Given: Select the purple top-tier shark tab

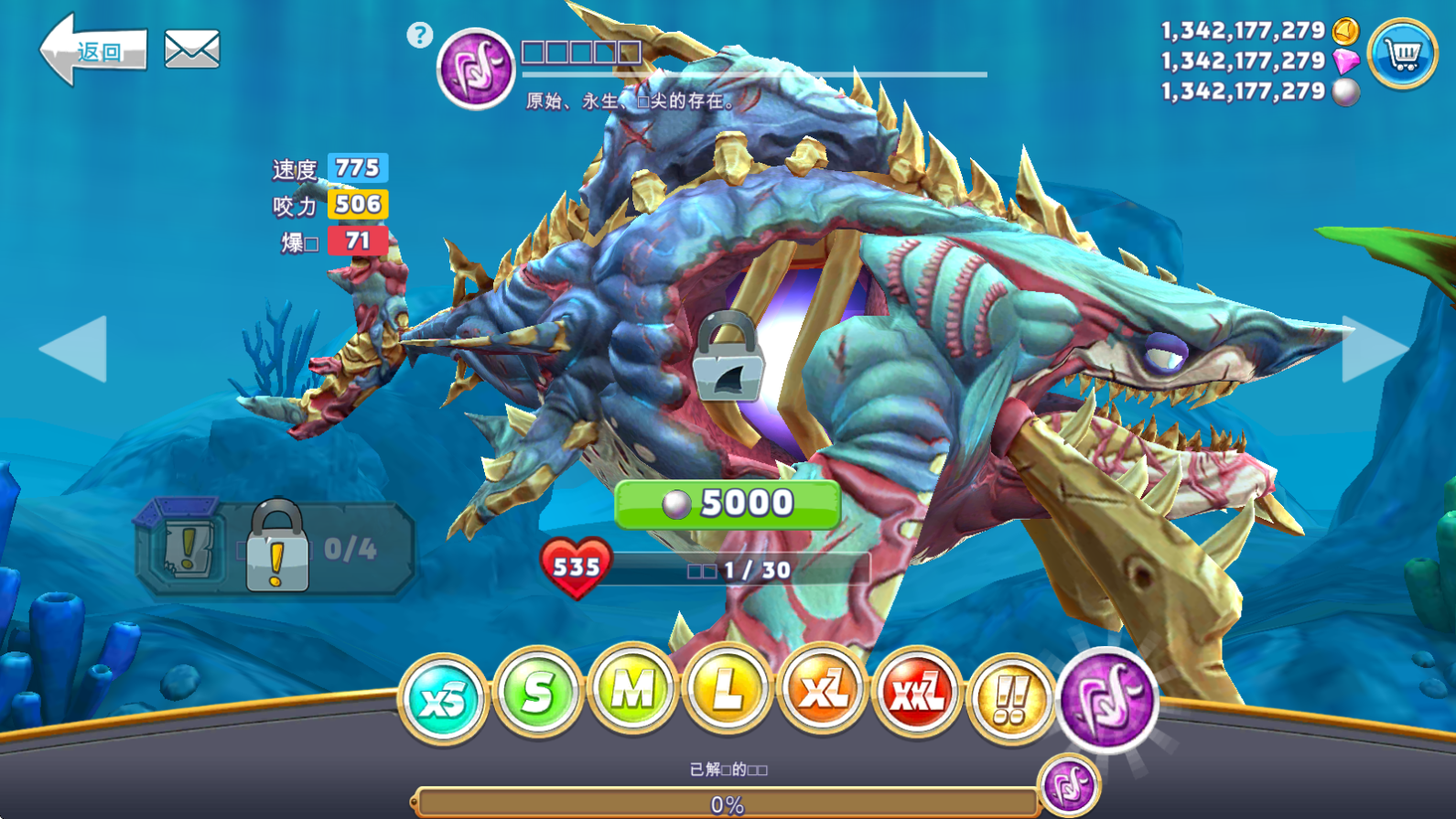Looking at the screenshot, I should click(x=1107, y=699).
